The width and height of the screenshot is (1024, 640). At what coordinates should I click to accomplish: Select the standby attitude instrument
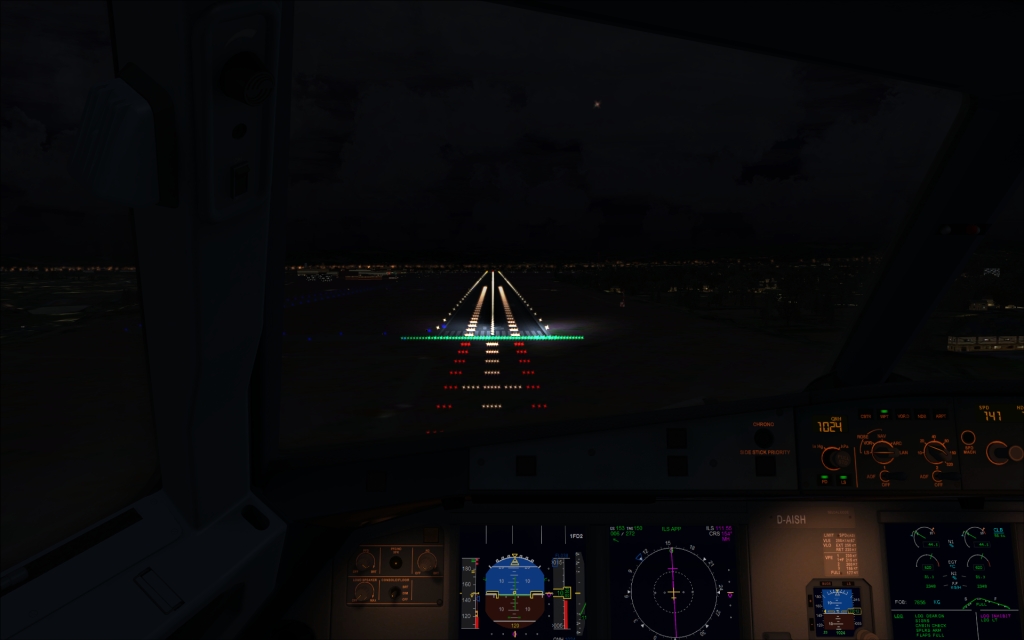(836, 607)
